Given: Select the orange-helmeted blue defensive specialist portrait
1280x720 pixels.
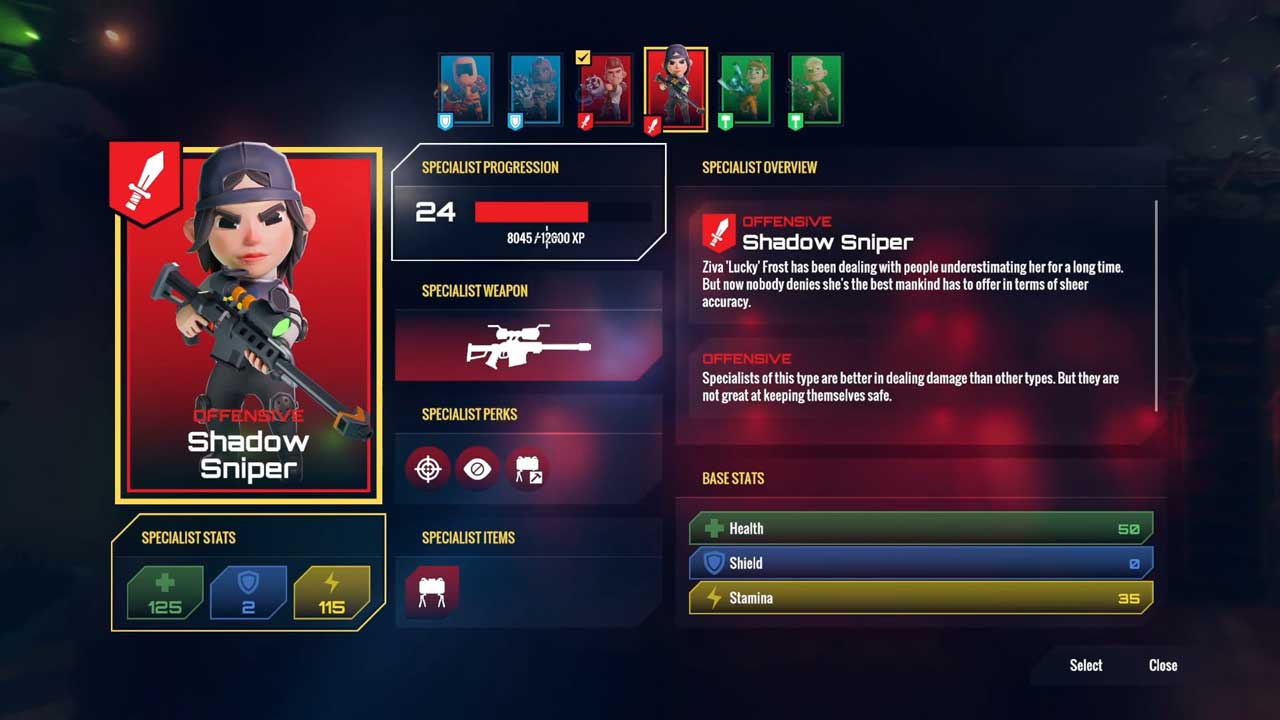Looking at the screenshot, I should (x=465, y=88).
